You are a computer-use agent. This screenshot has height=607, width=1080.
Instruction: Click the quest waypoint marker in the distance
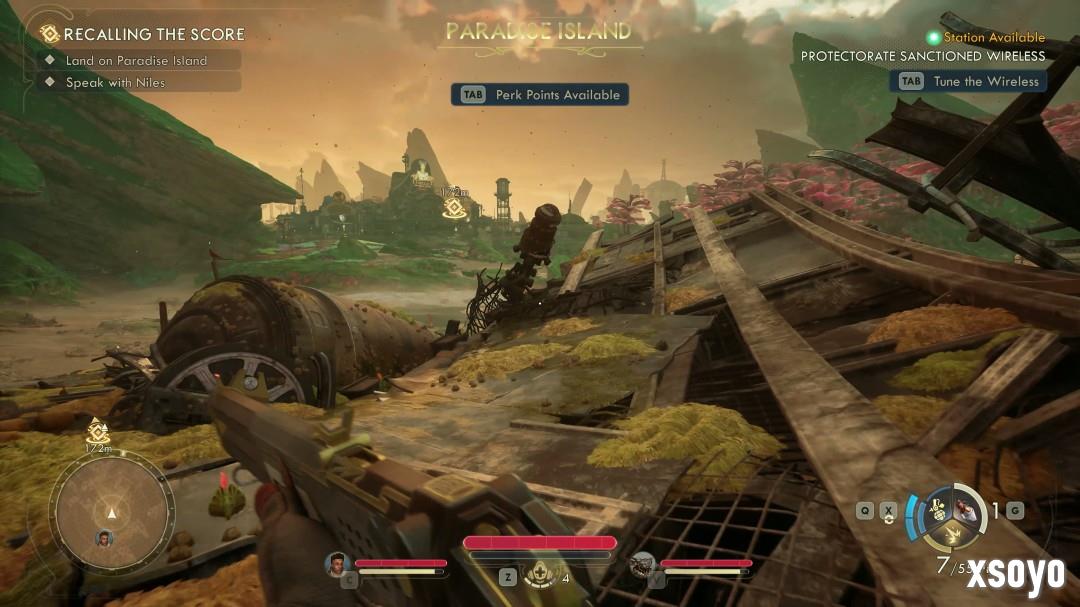453,207
